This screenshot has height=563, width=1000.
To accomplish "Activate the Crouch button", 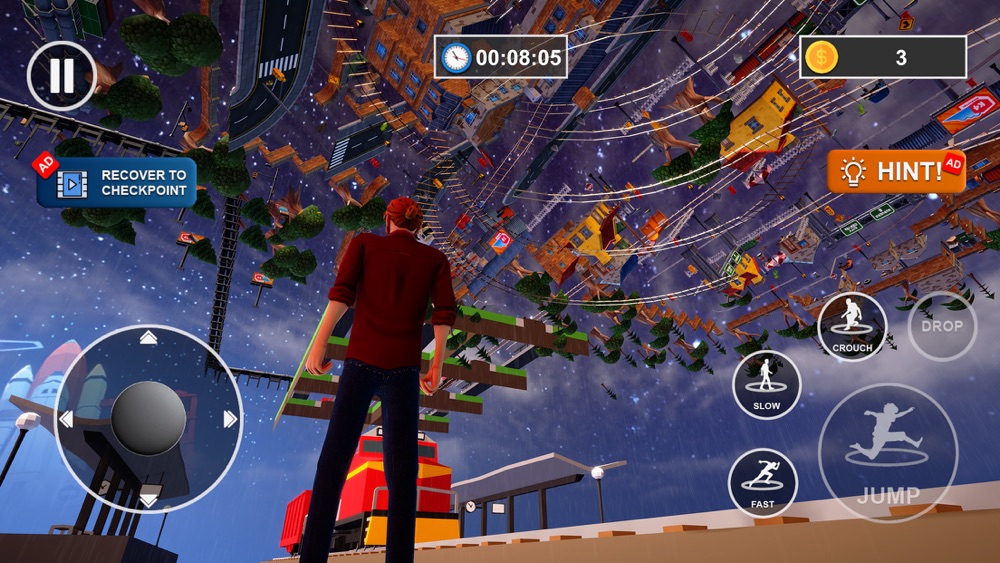I will coord(852,326).
